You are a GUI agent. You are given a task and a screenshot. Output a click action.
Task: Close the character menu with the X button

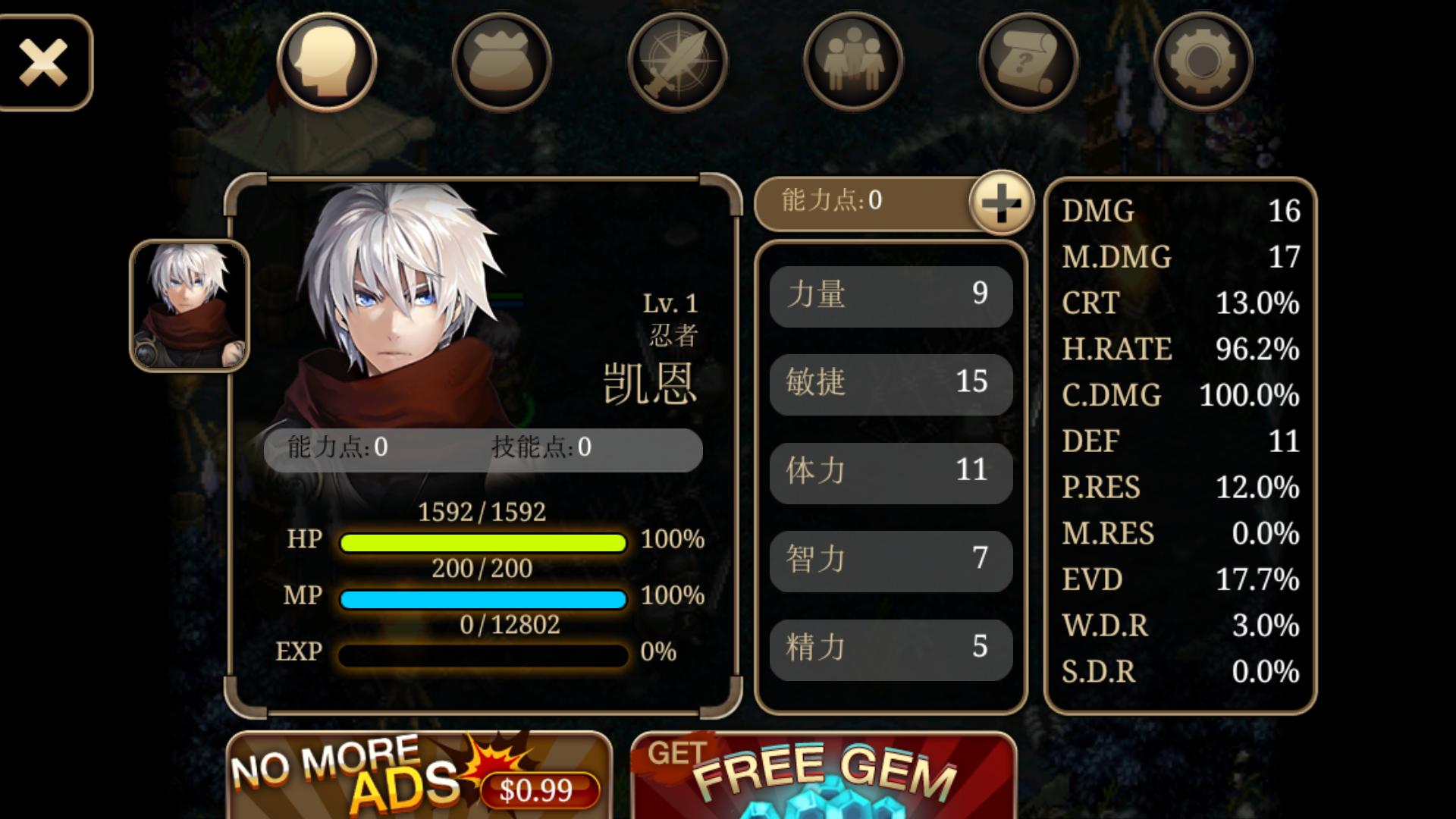point(44,62)
